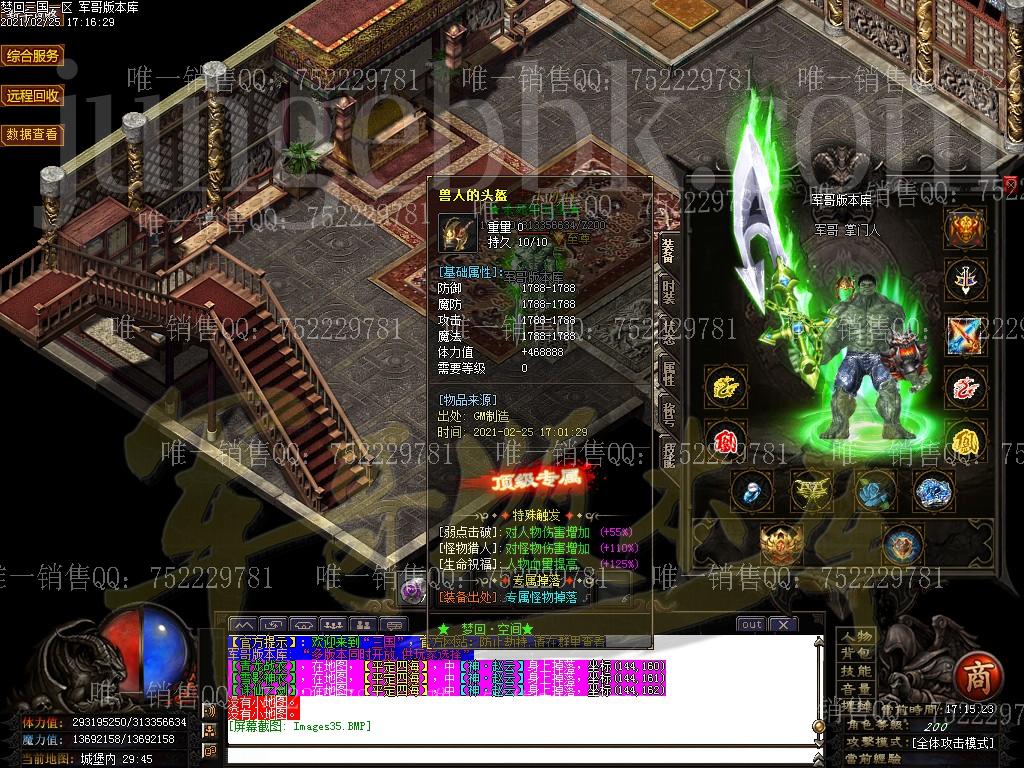1024x768 pixels.
Task: Open the 数据查看 data view button
Action: [33, 134]
